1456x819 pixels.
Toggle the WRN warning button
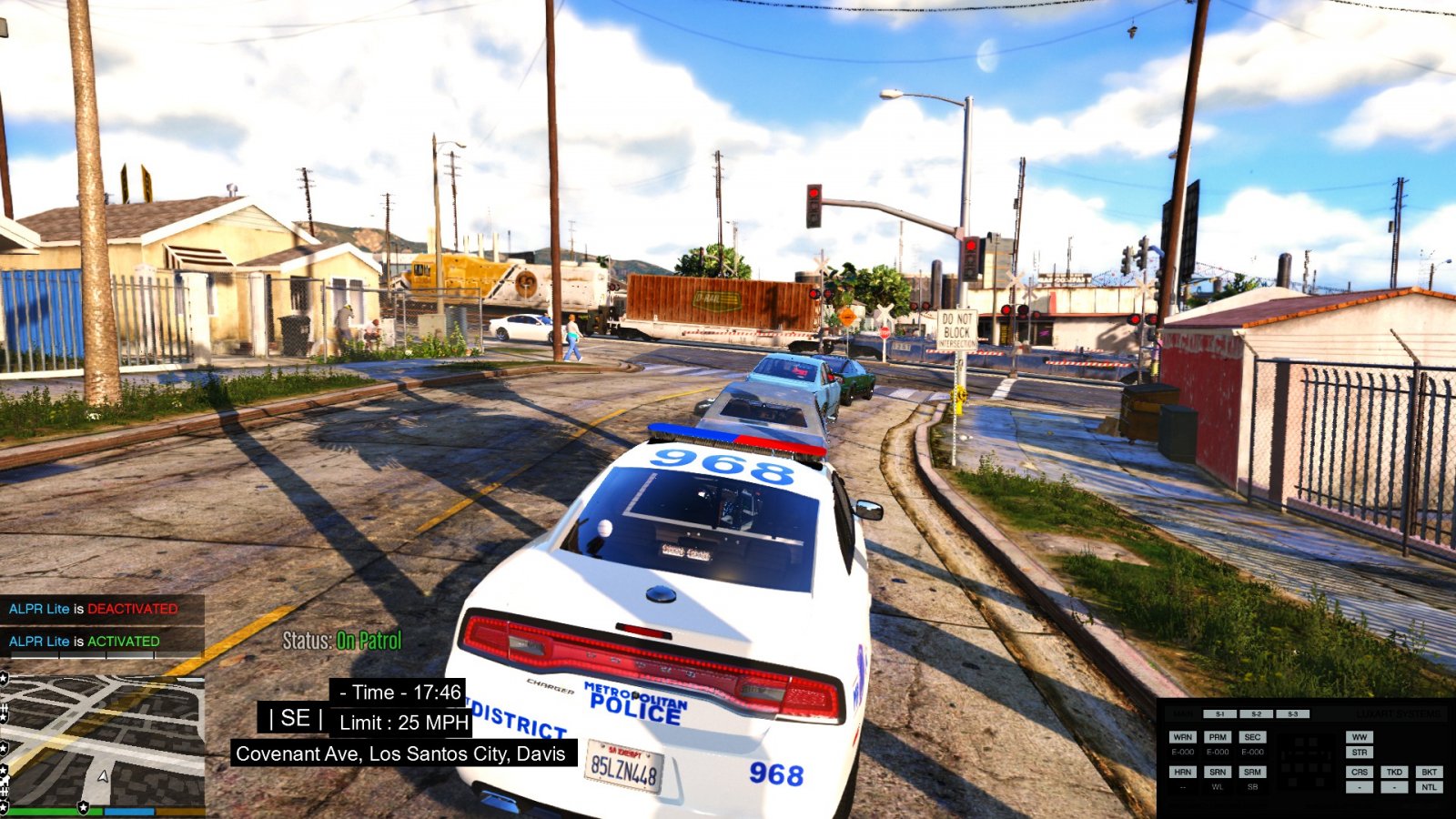coord(1182,737)
